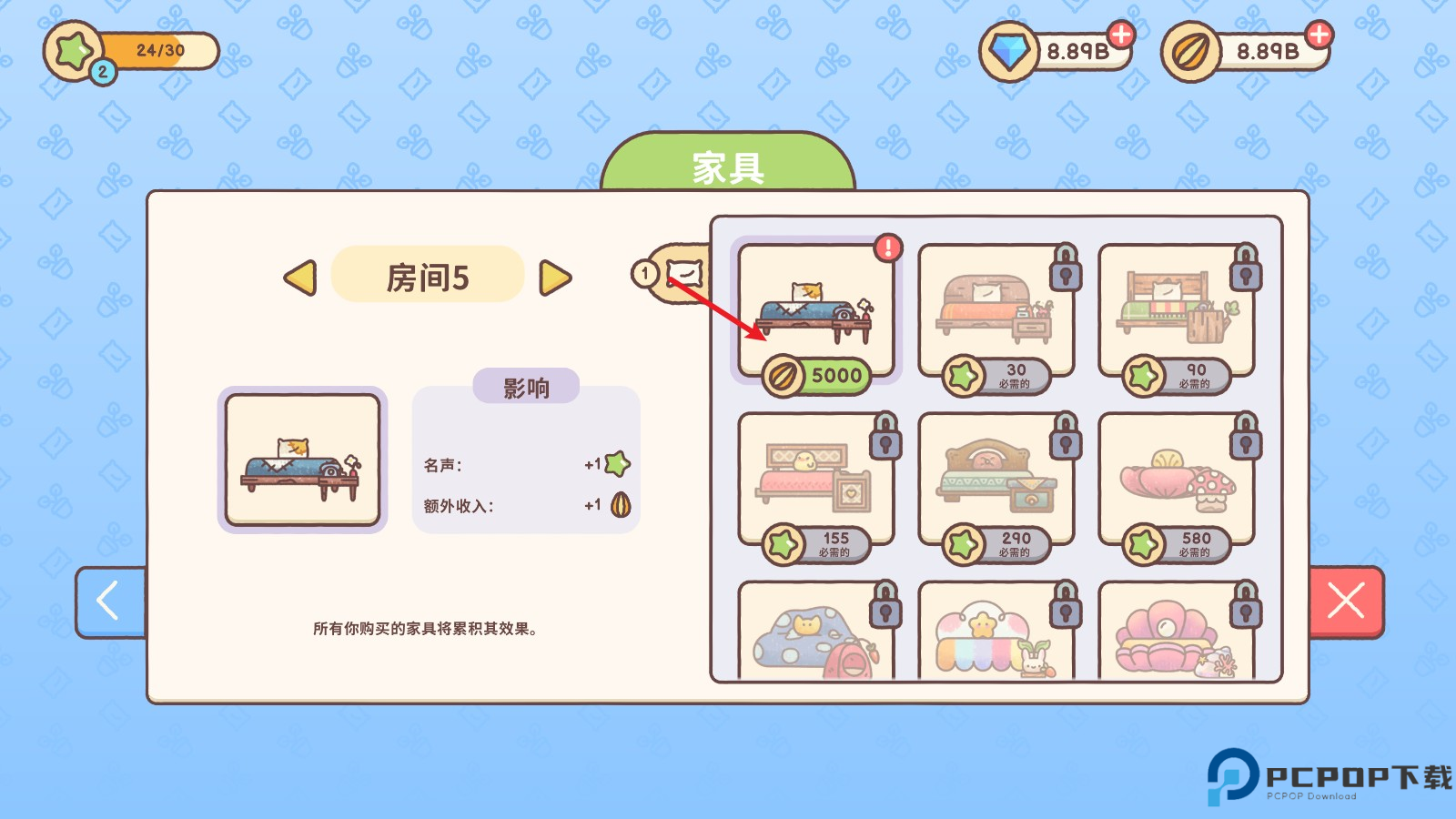Click the 24/30 level progress bar
This screenshot has height=819, width=1456.
click(x=159, y=51)
